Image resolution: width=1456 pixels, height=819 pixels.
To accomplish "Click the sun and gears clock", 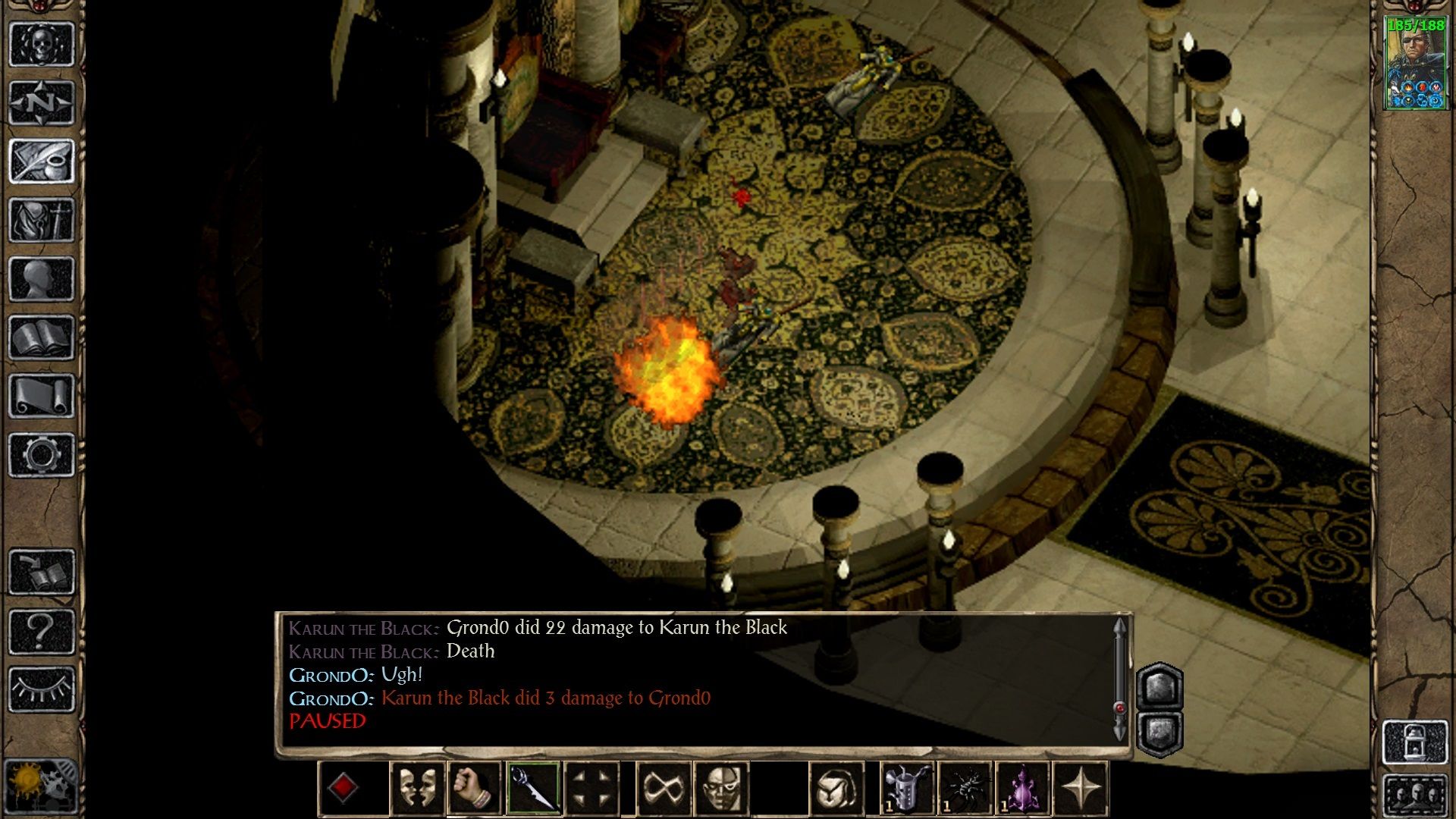I will click(42, 786).
